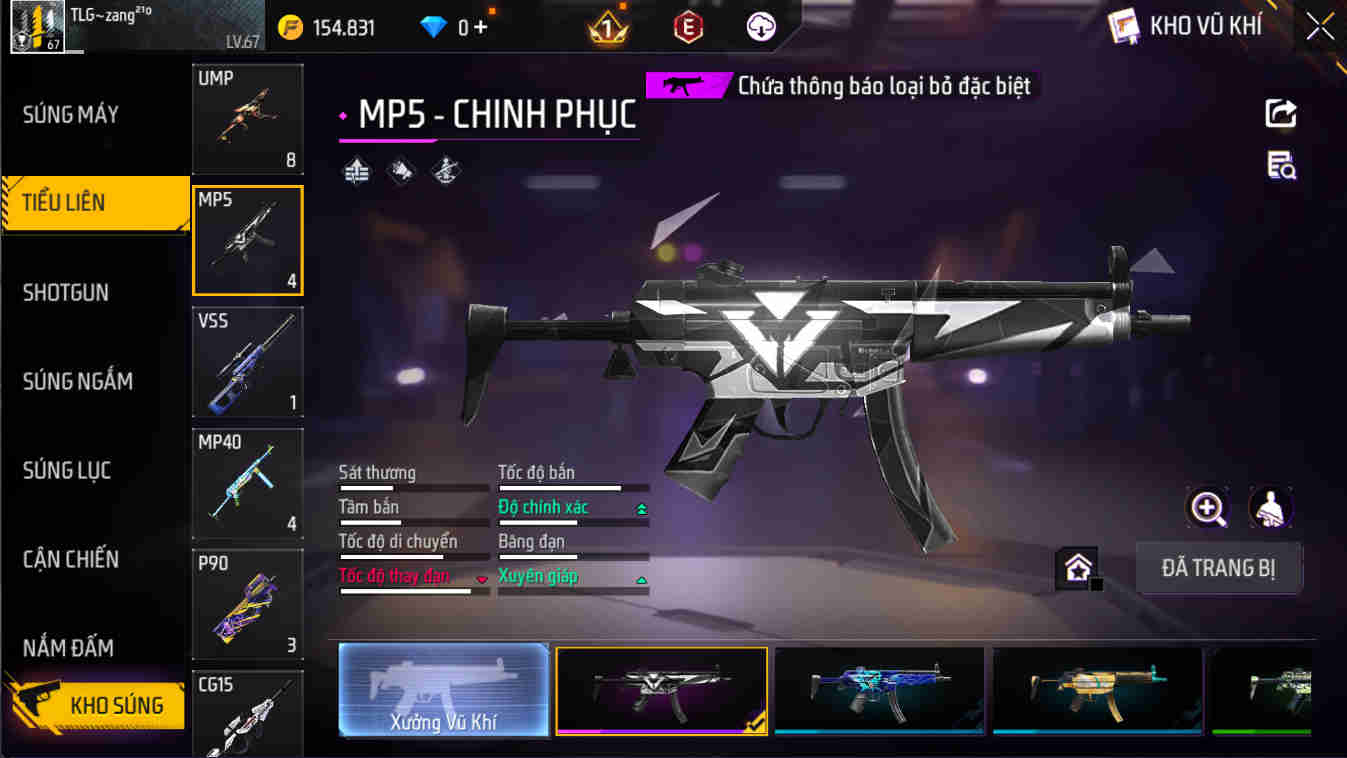Switch to CẬN CHIẾN weapons

[x=71, y=559]
